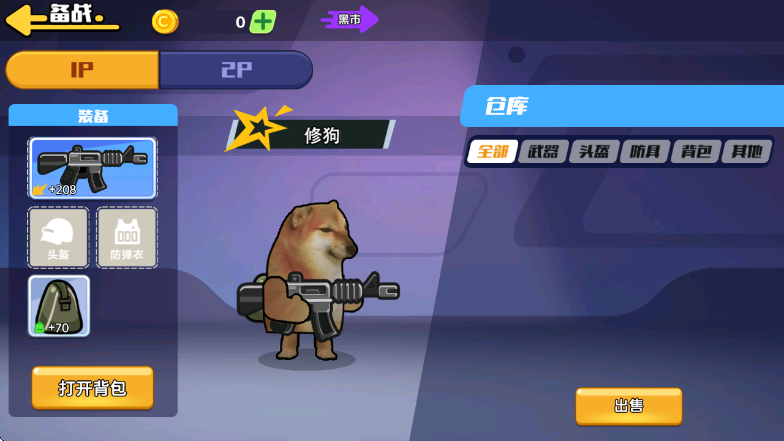Switch to the 1P player tab

tap(82, 70)
